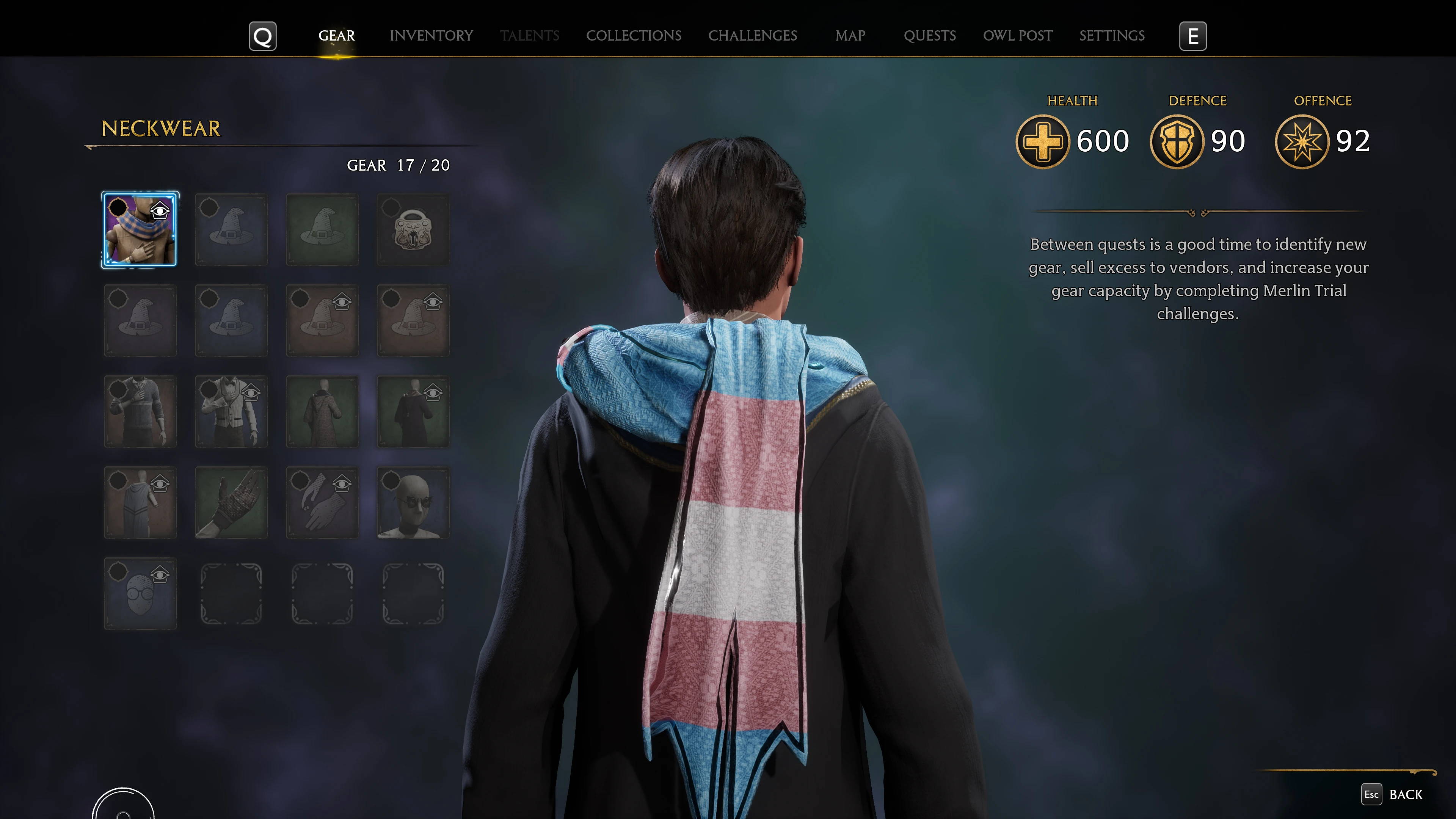Go to the Settings tab
Viewport: 1456px width, 819px height.
pyautogui.click(x=1111, y=36)
